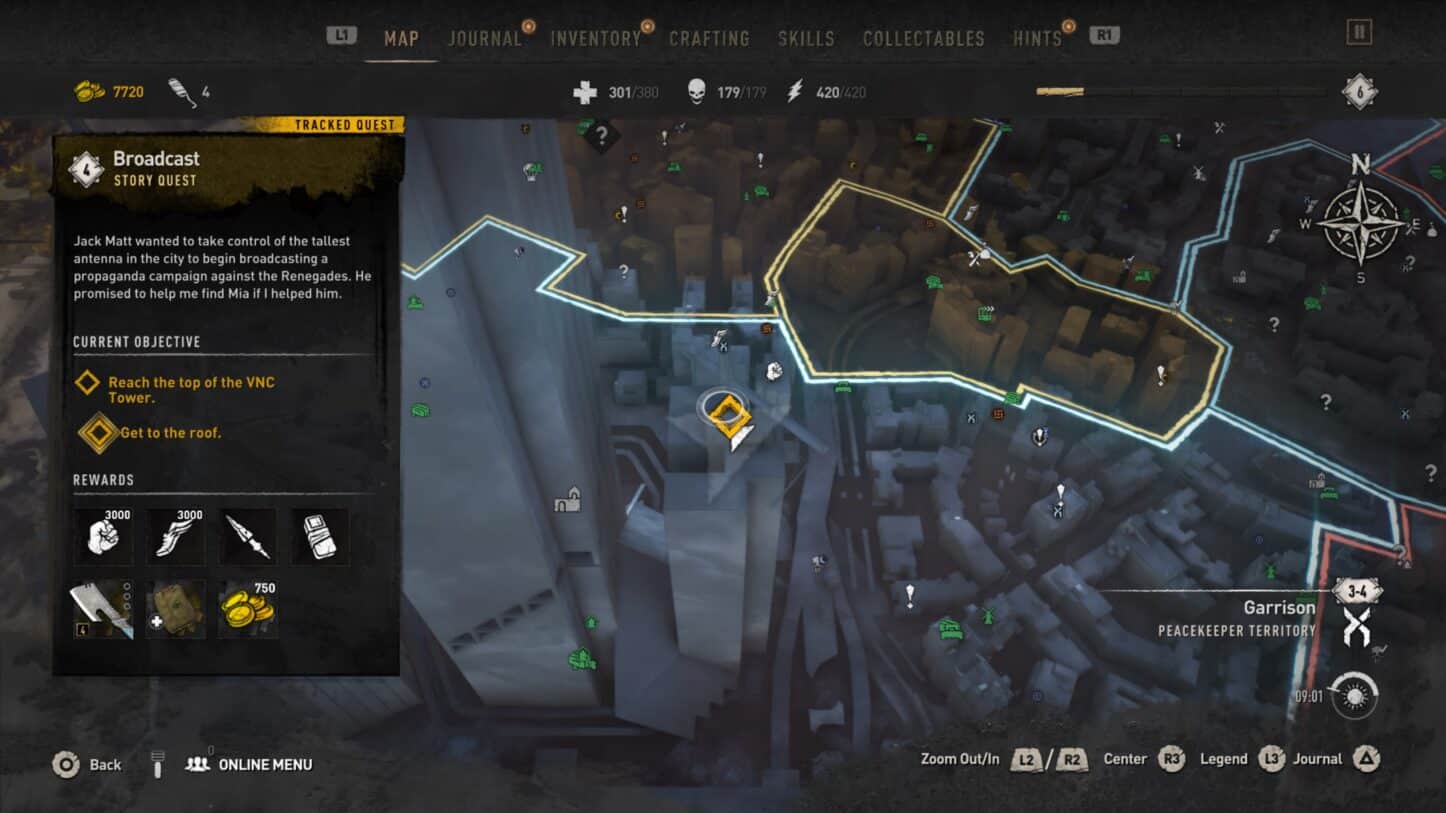Click the question mark marker at map top
This screenshot has width=1446, height=813.
[x=601, y=133]
